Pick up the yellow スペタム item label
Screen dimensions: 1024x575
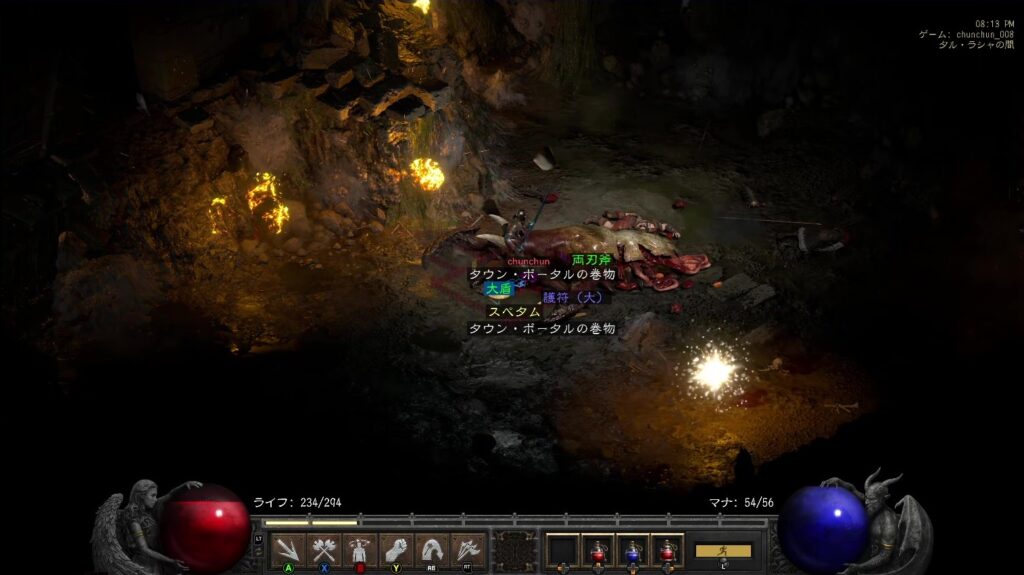pyautogui.click(x=514, y=312)
